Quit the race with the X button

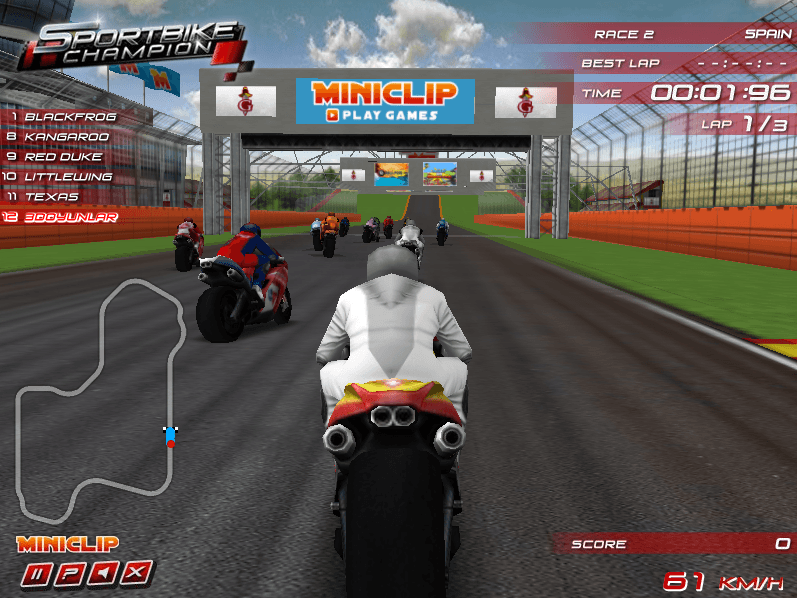pyautogui.click(x=139, y=573)
